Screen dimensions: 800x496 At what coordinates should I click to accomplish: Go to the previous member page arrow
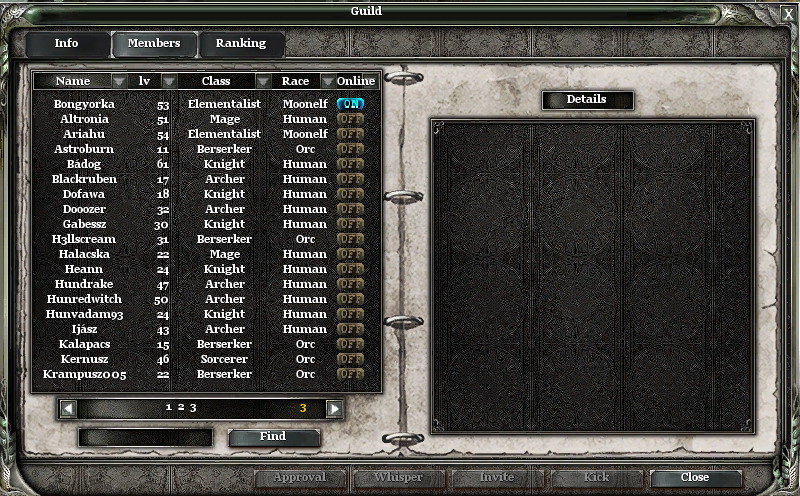coord(68,408)
